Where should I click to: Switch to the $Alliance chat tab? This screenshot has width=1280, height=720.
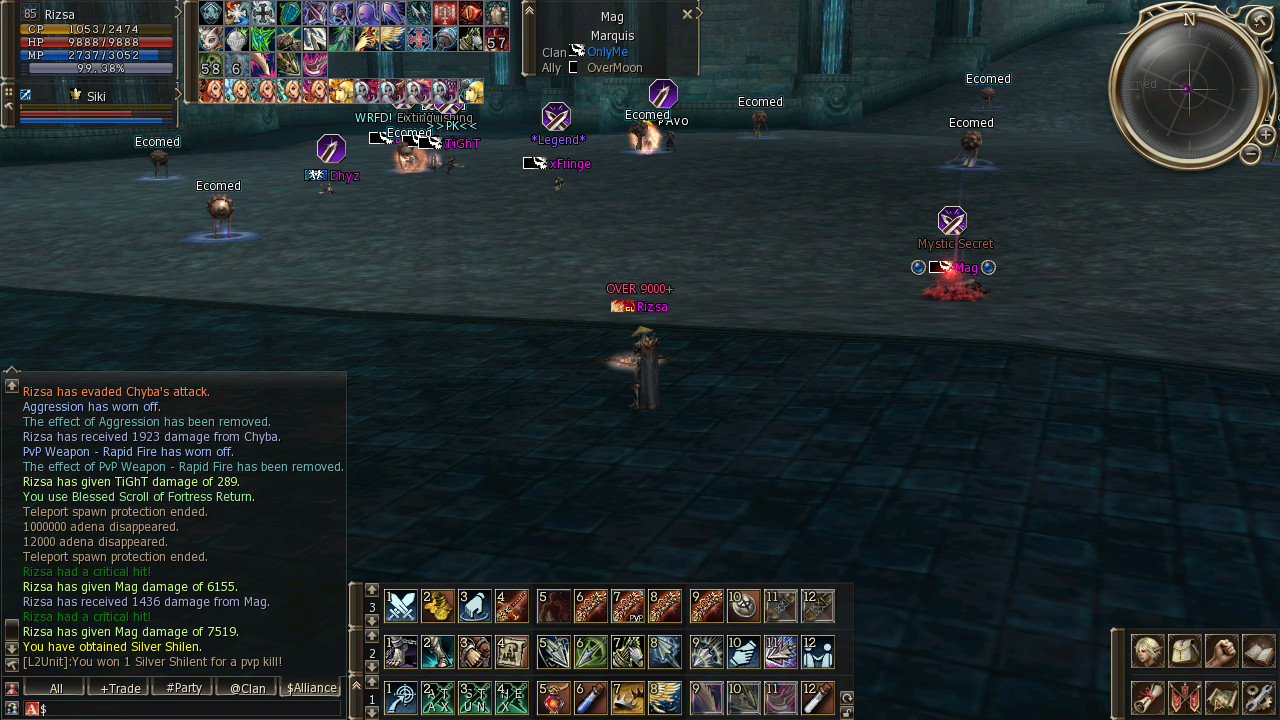click(311, 688)
